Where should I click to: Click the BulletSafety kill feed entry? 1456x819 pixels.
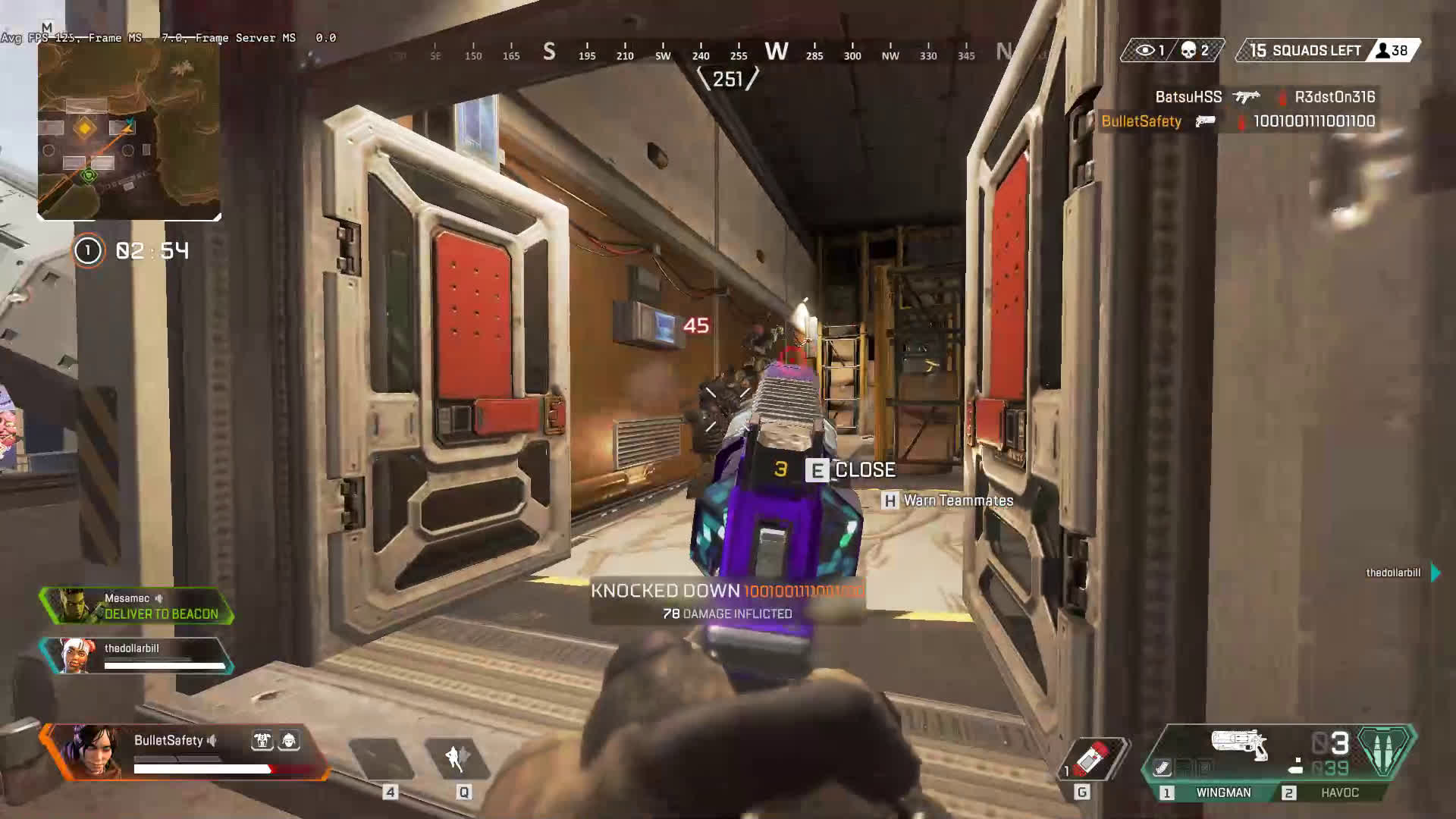1238,121
